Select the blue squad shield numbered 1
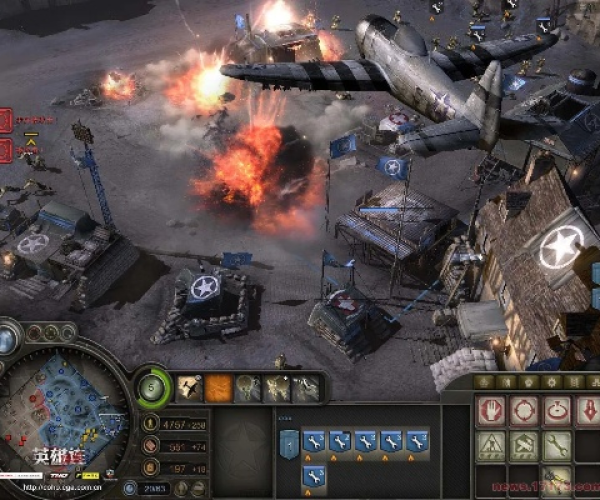The height and width of the screenshot is (500, 600). 290,443
